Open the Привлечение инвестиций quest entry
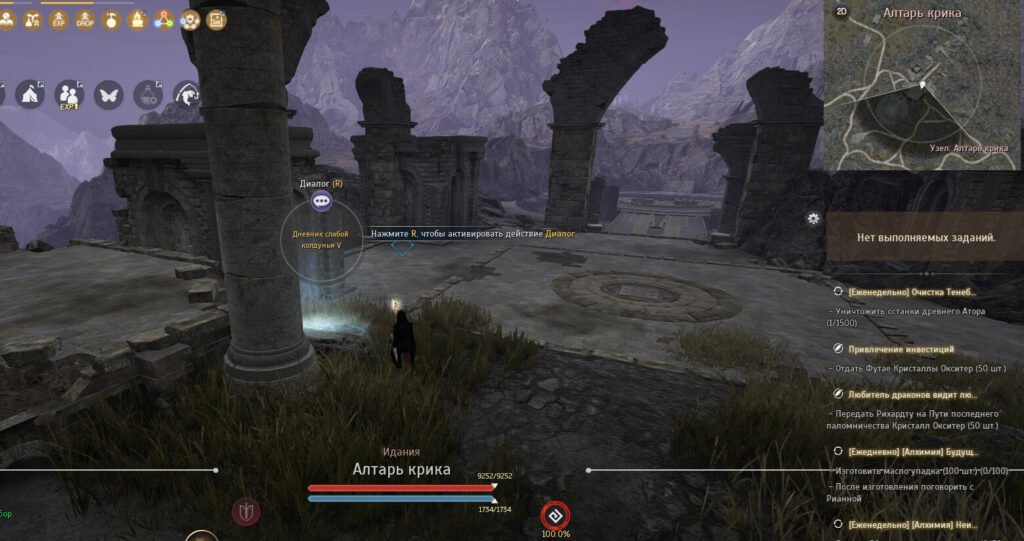1024x541 pixels. pos(900,349)
